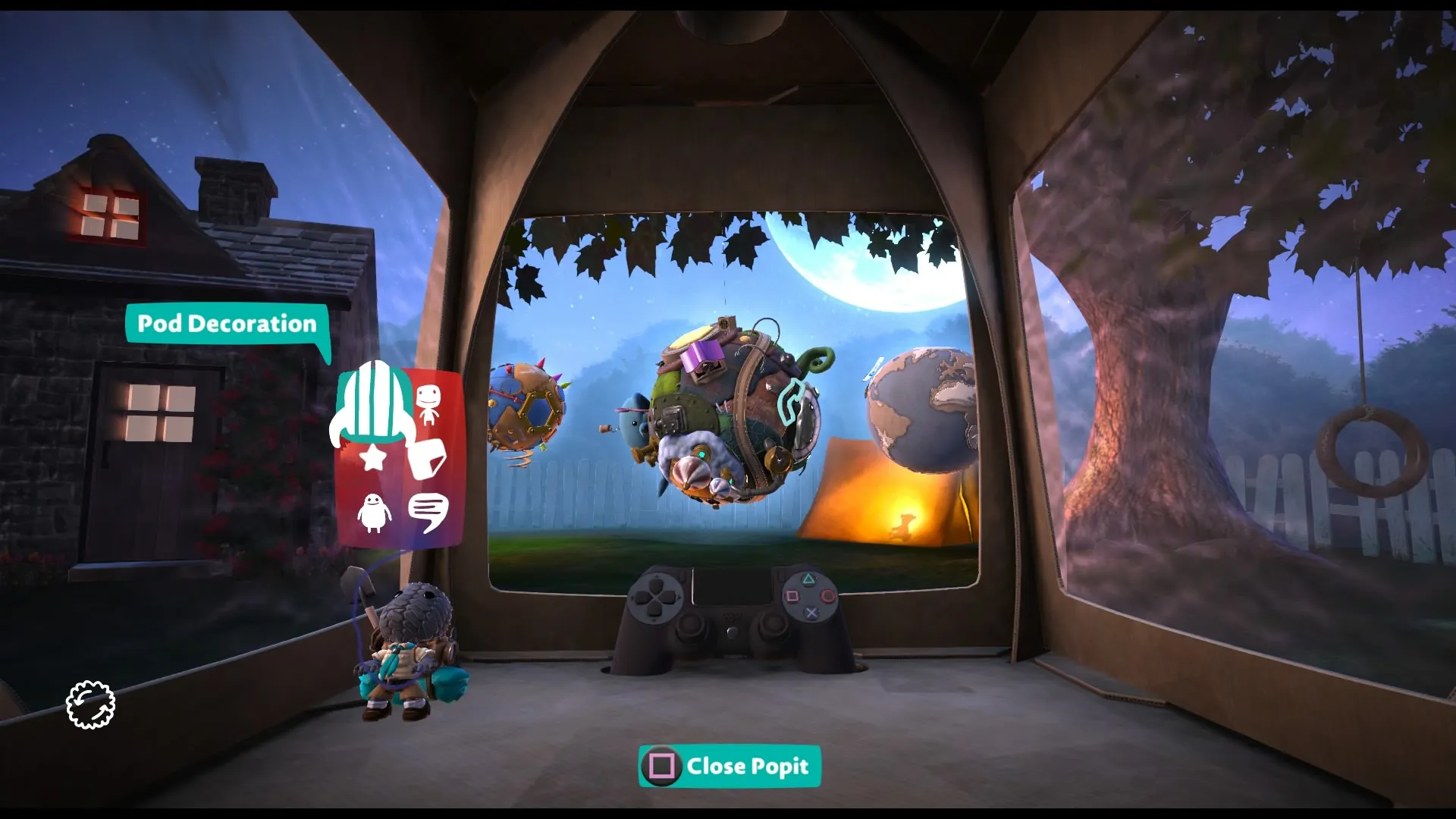Open the speech bubble chat icon
Screen dimensions: 1456x819
click(x=428, y=513)
